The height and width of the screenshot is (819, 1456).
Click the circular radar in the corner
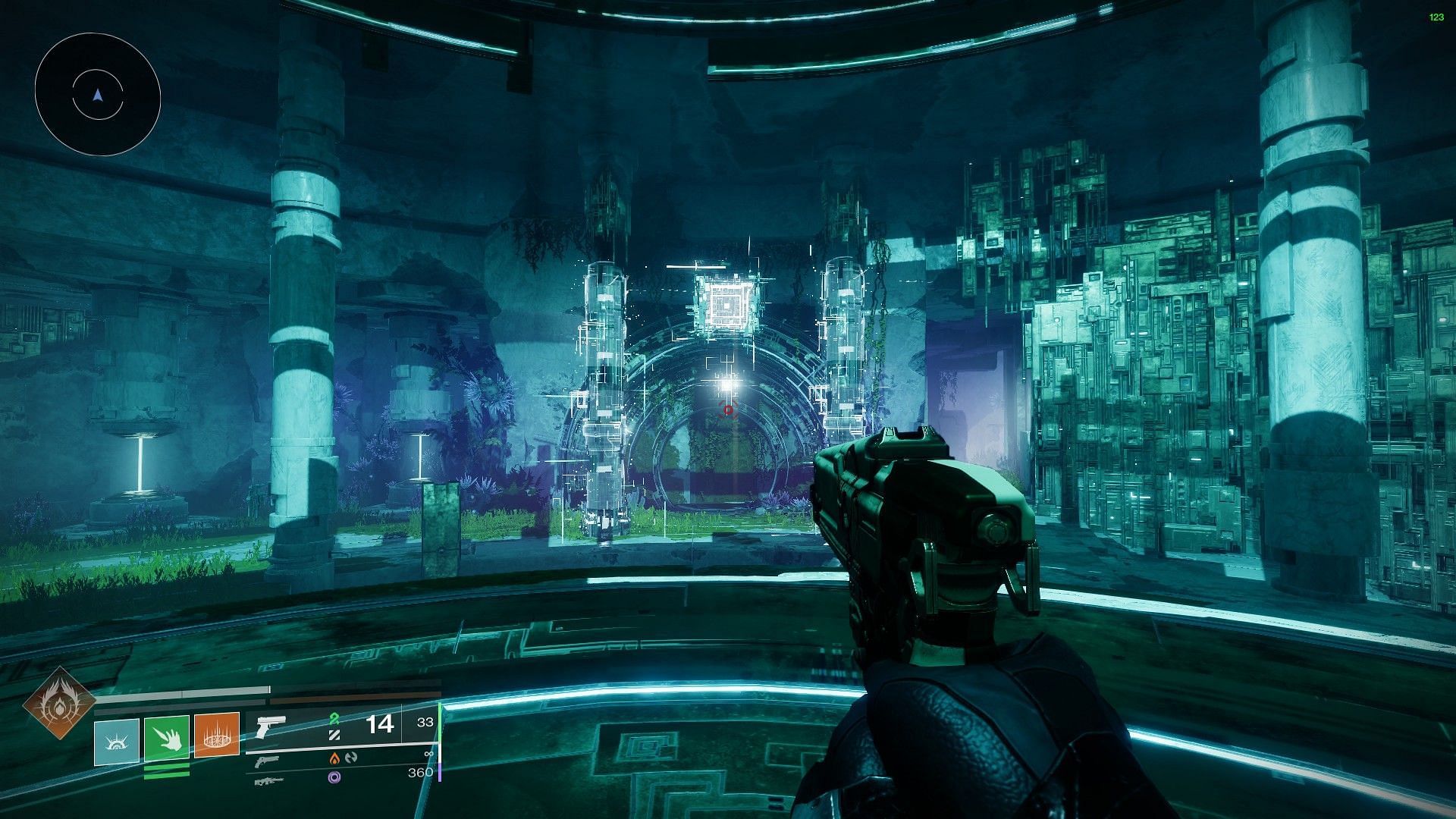pyautogui.click(x=97, y=95)
